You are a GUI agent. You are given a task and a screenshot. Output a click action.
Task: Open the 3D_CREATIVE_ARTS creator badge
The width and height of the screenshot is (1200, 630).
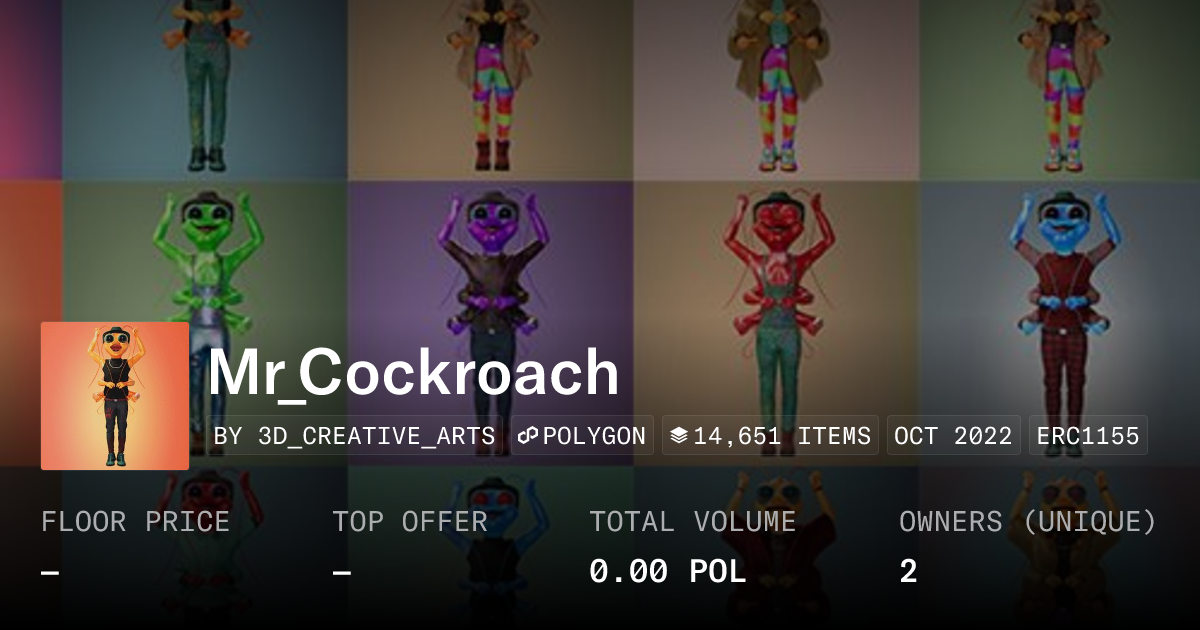coord(355,436)
